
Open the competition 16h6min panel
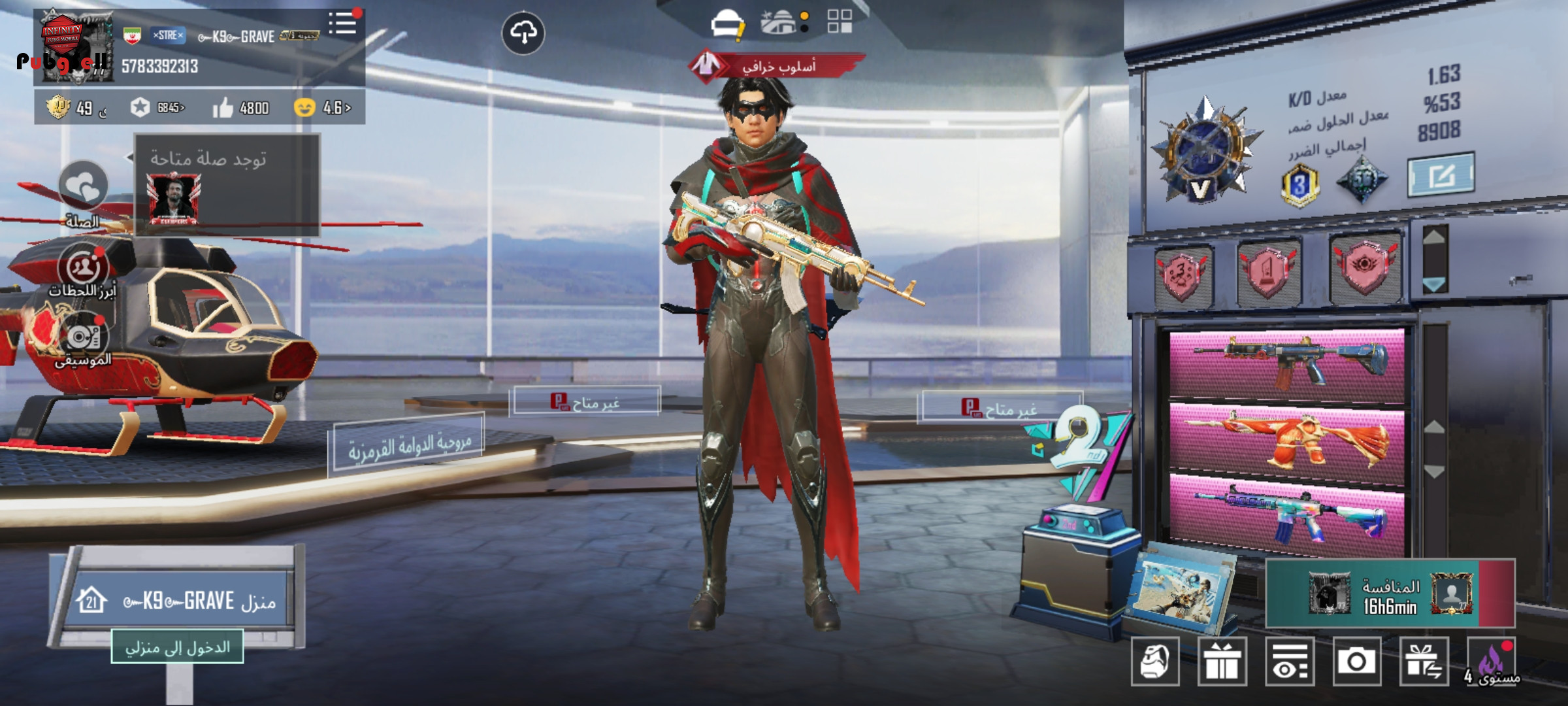(1390, 594)
